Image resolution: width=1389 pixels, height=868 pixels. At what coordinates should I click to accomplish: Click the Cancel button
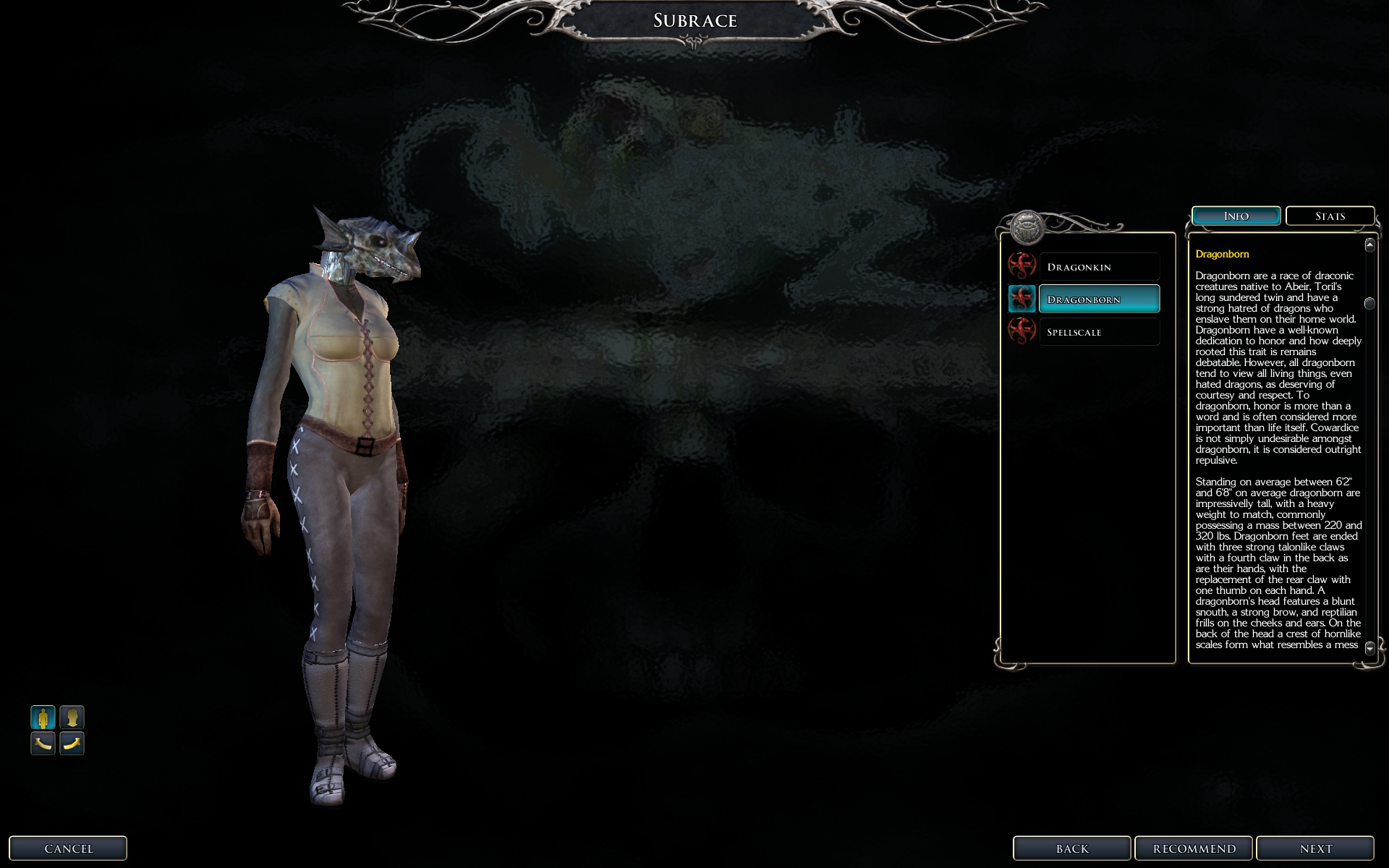tap(68, 848)
